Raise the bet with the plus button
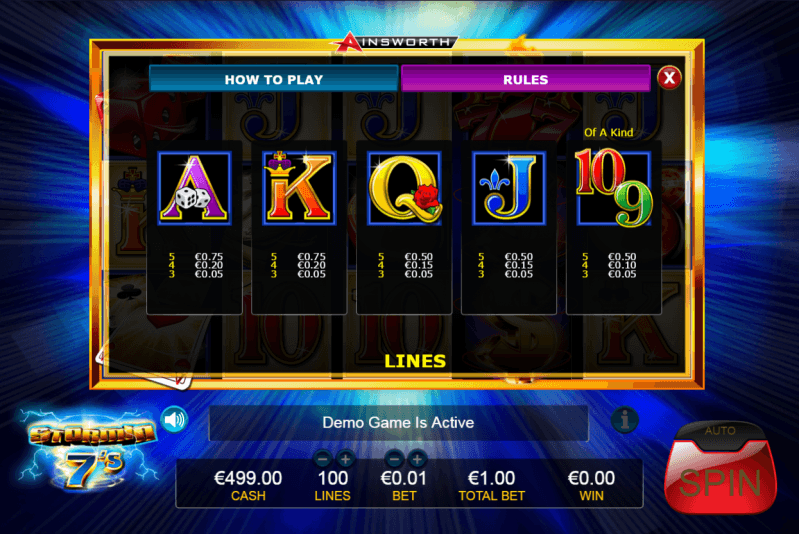The width and height of the screenshot is (799, 534). [416, 458]
